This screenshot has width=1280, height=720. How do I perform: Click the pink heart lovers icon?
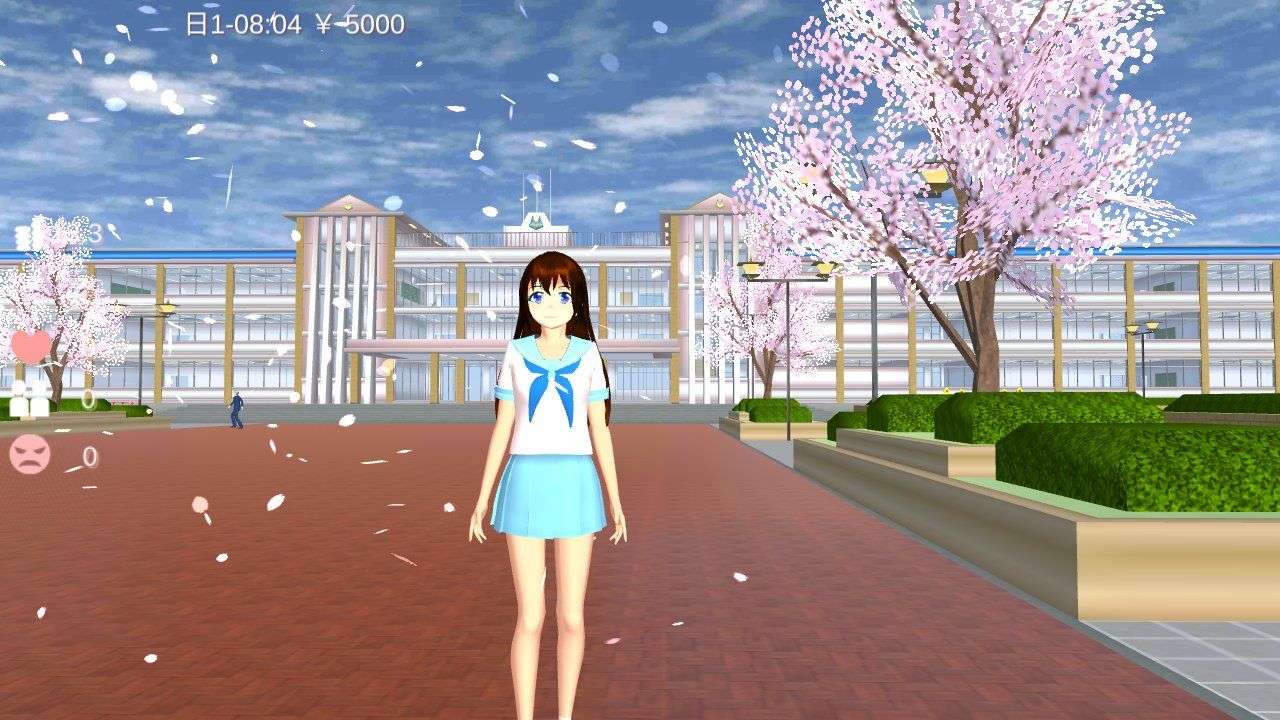click(31, 346)
